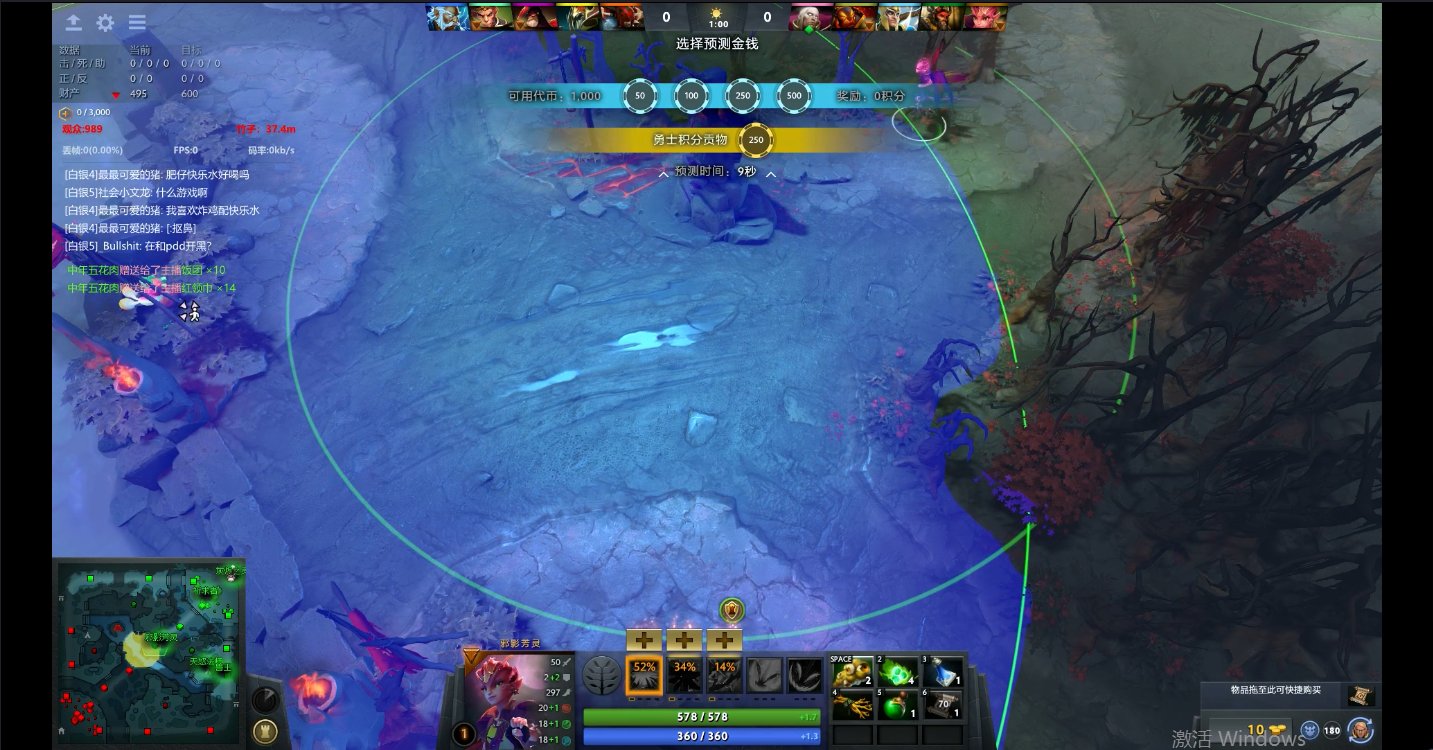Open the hamburger menu at top left
The height and width of the screenshot is (750, 1433).
[x=137, y=22]
